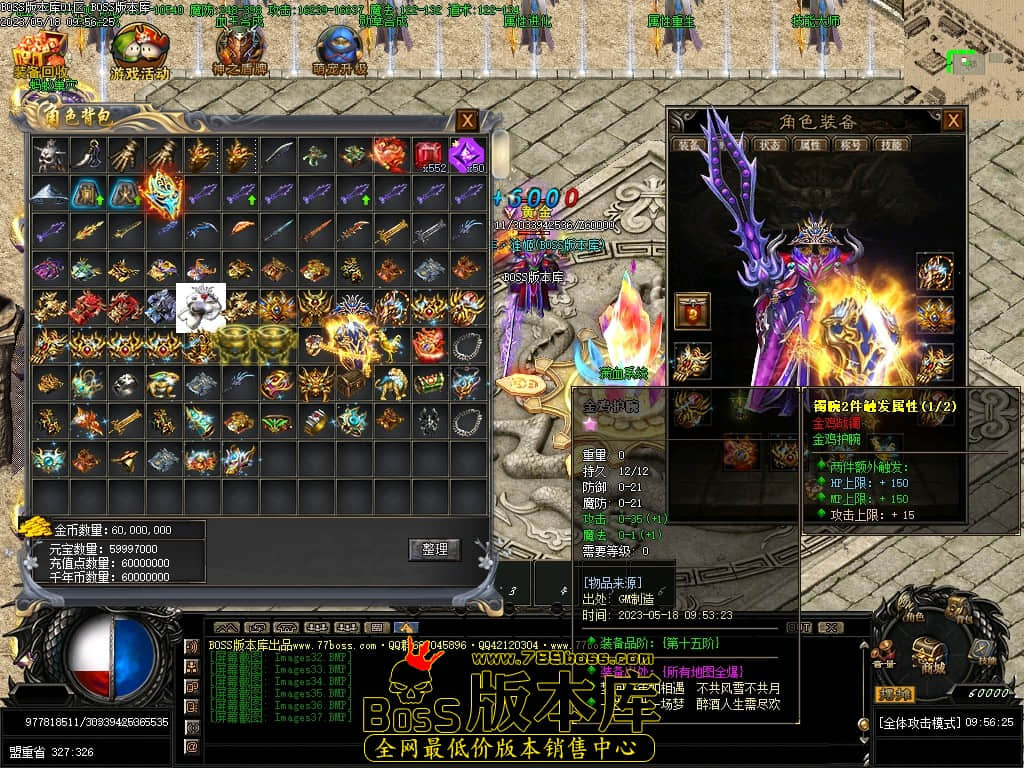The height and width of the screenshot is (768, 1024).
Task: Select the purple crystal stack x50
Action: pos(467,155)
